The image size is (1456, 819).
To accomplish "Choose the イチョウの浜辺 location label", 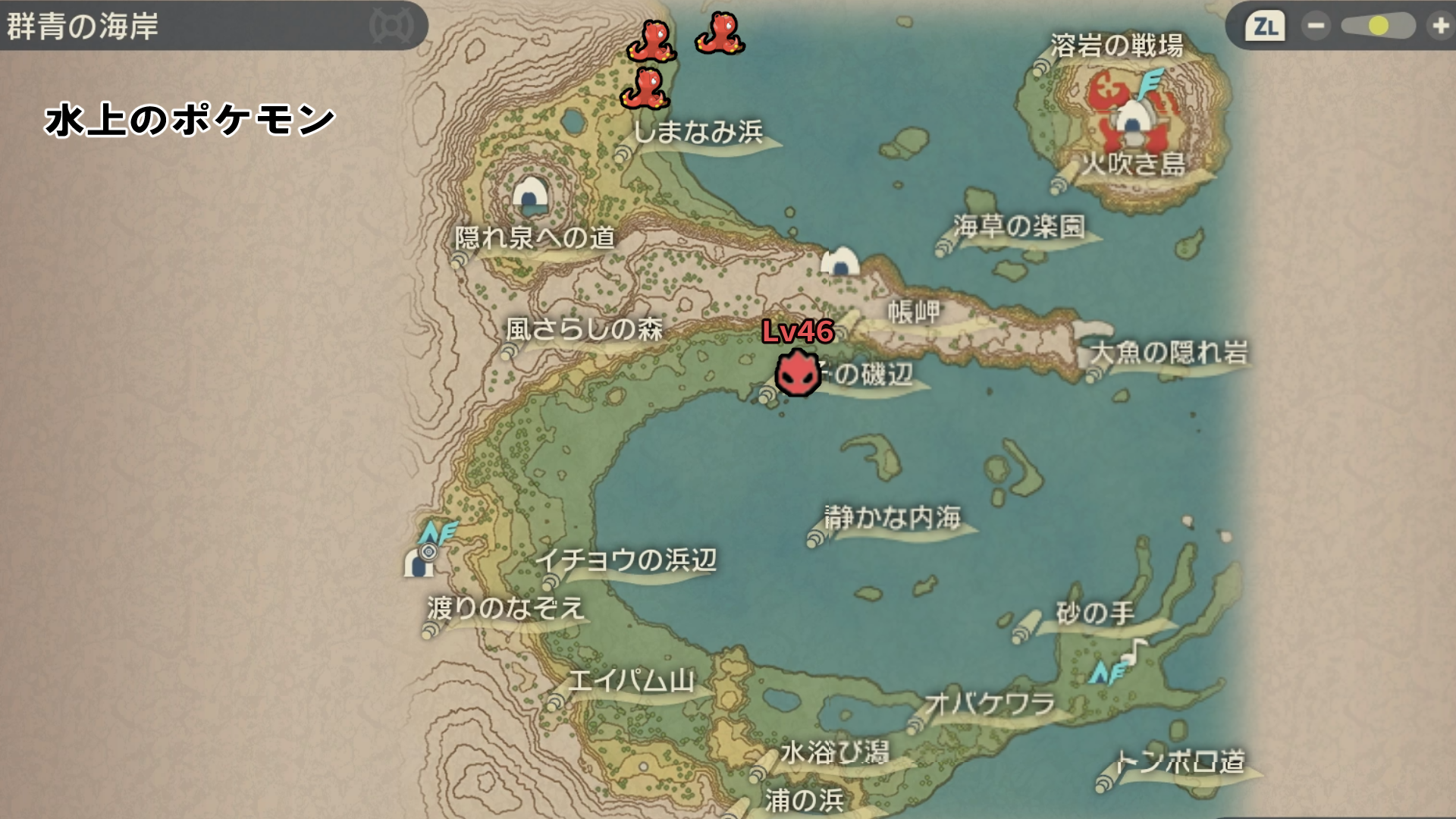I will pos(626,560).
